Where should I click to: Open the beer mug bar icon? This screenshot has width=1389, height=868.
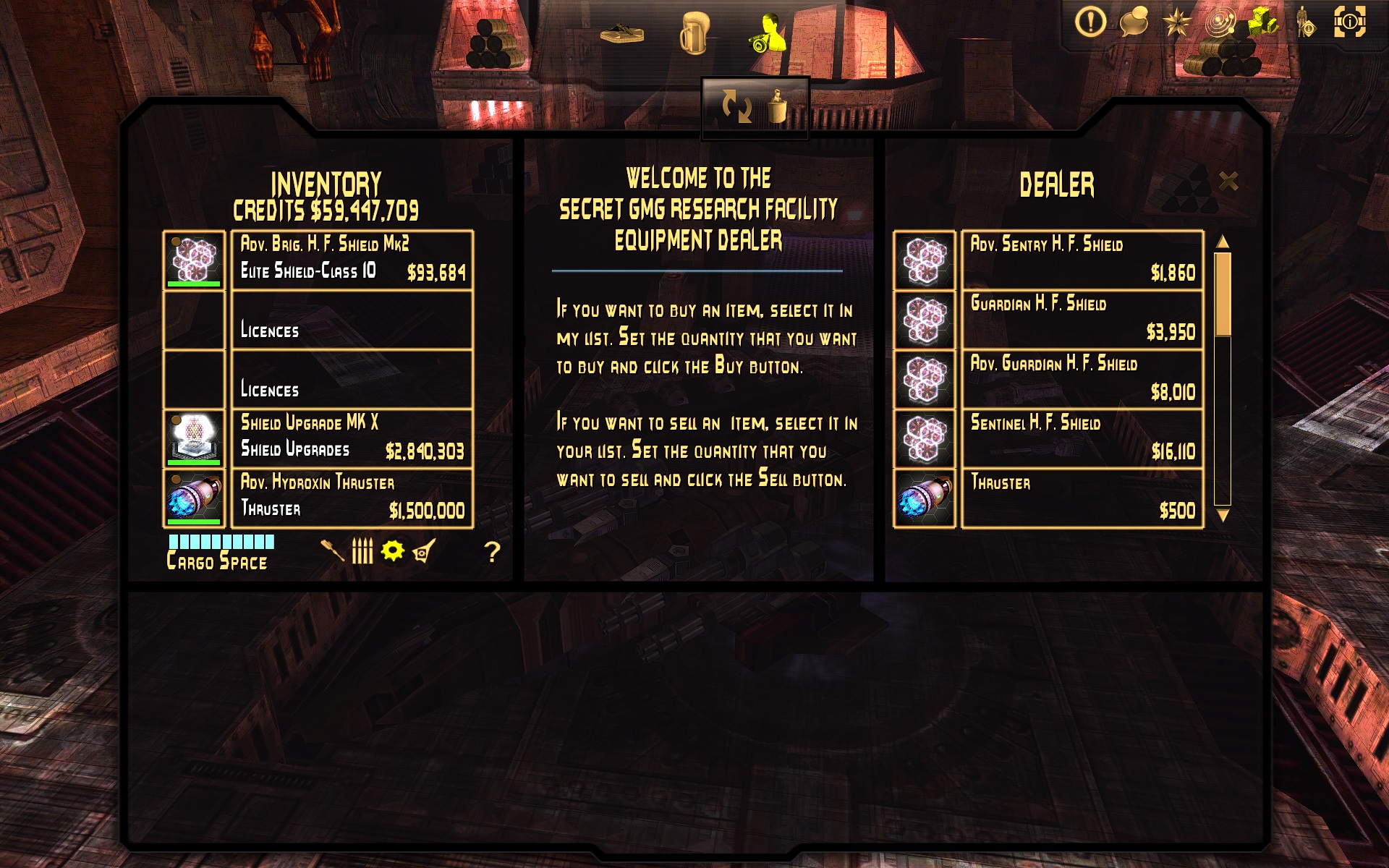pos(693,33)
